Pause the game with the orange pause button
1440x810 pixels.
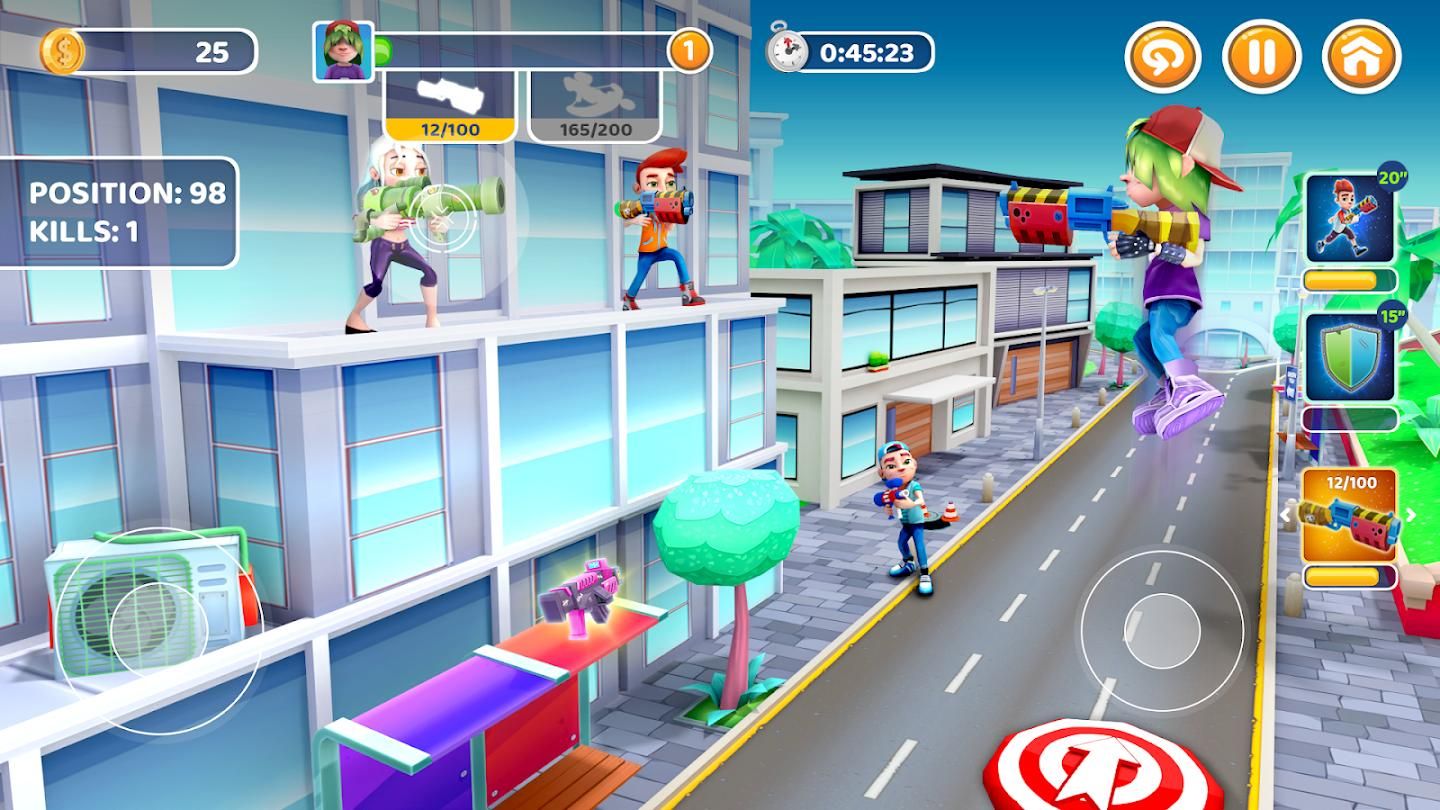pos(1261,57)
